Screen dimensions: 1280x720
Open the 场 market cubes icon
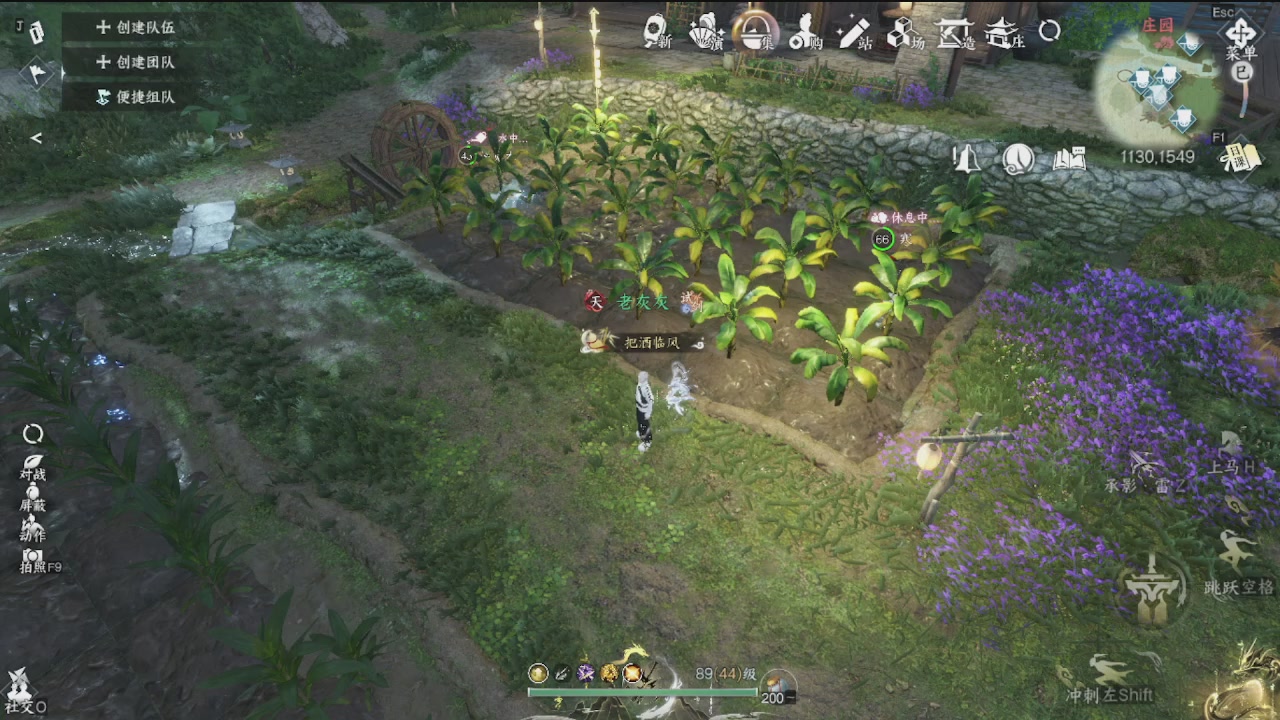coord(904,34)
